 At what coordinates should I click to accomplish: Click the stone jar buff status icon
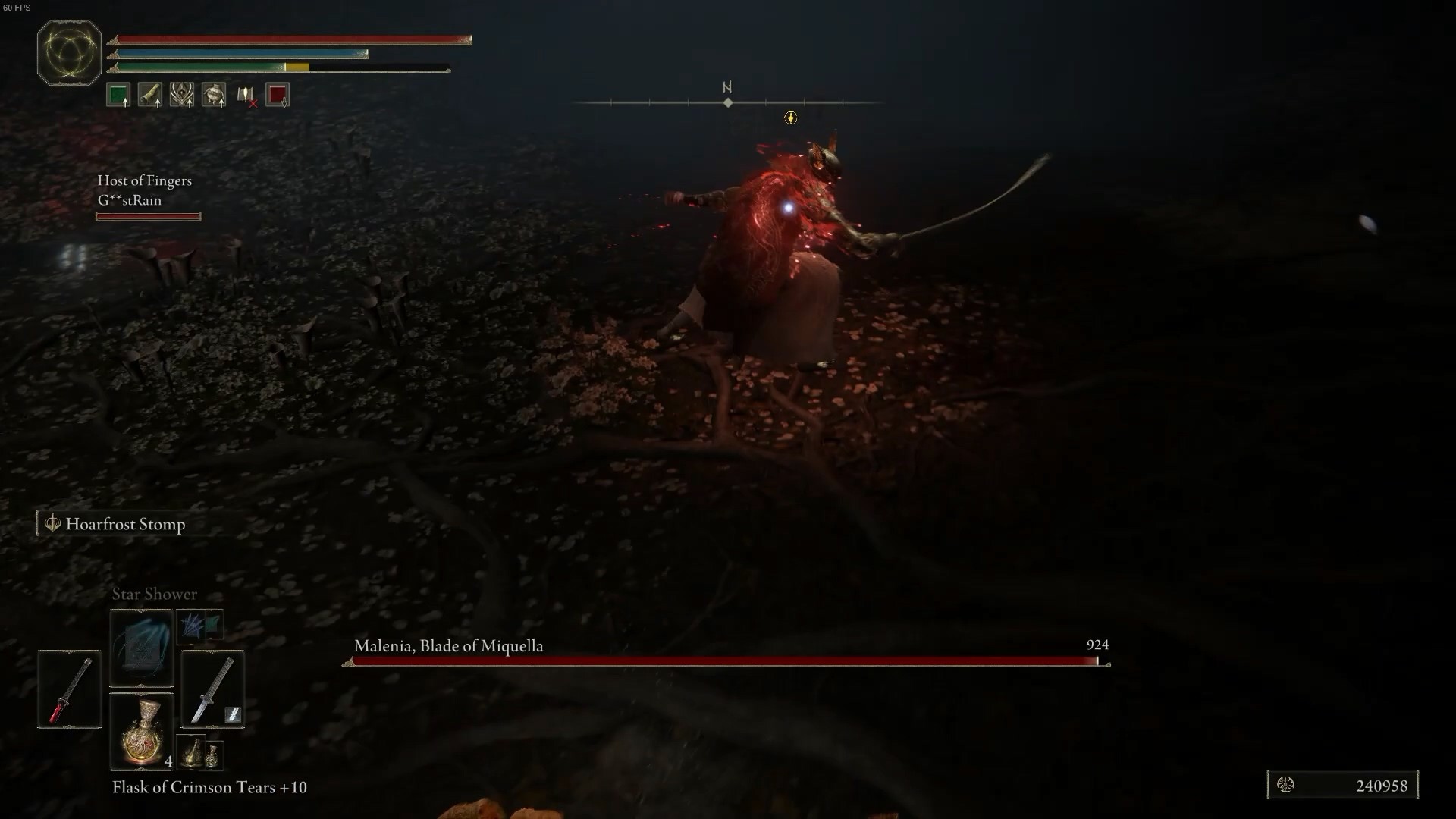pyautogui.click(x=214, y=95)
